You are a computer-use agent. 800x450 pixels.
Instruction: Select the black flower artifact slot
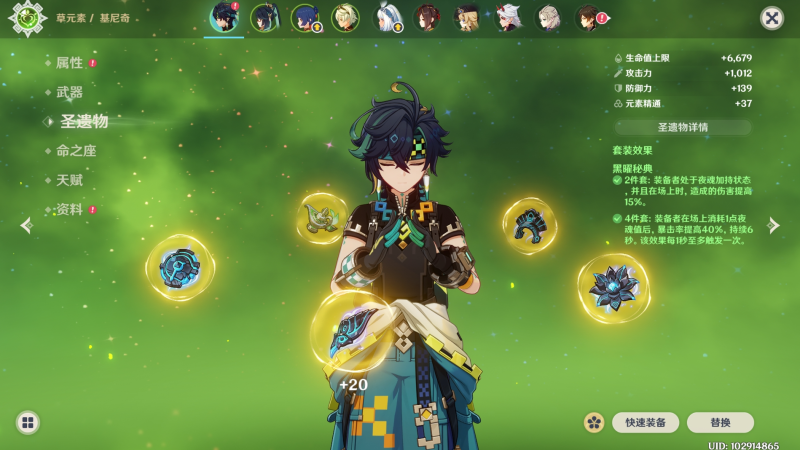613,286
